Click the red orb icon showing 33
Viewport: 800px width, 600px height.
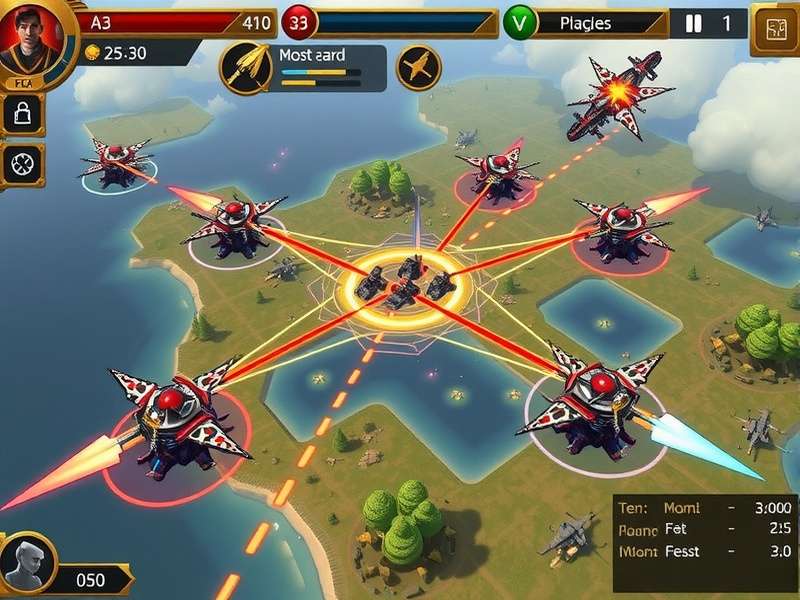298,22
